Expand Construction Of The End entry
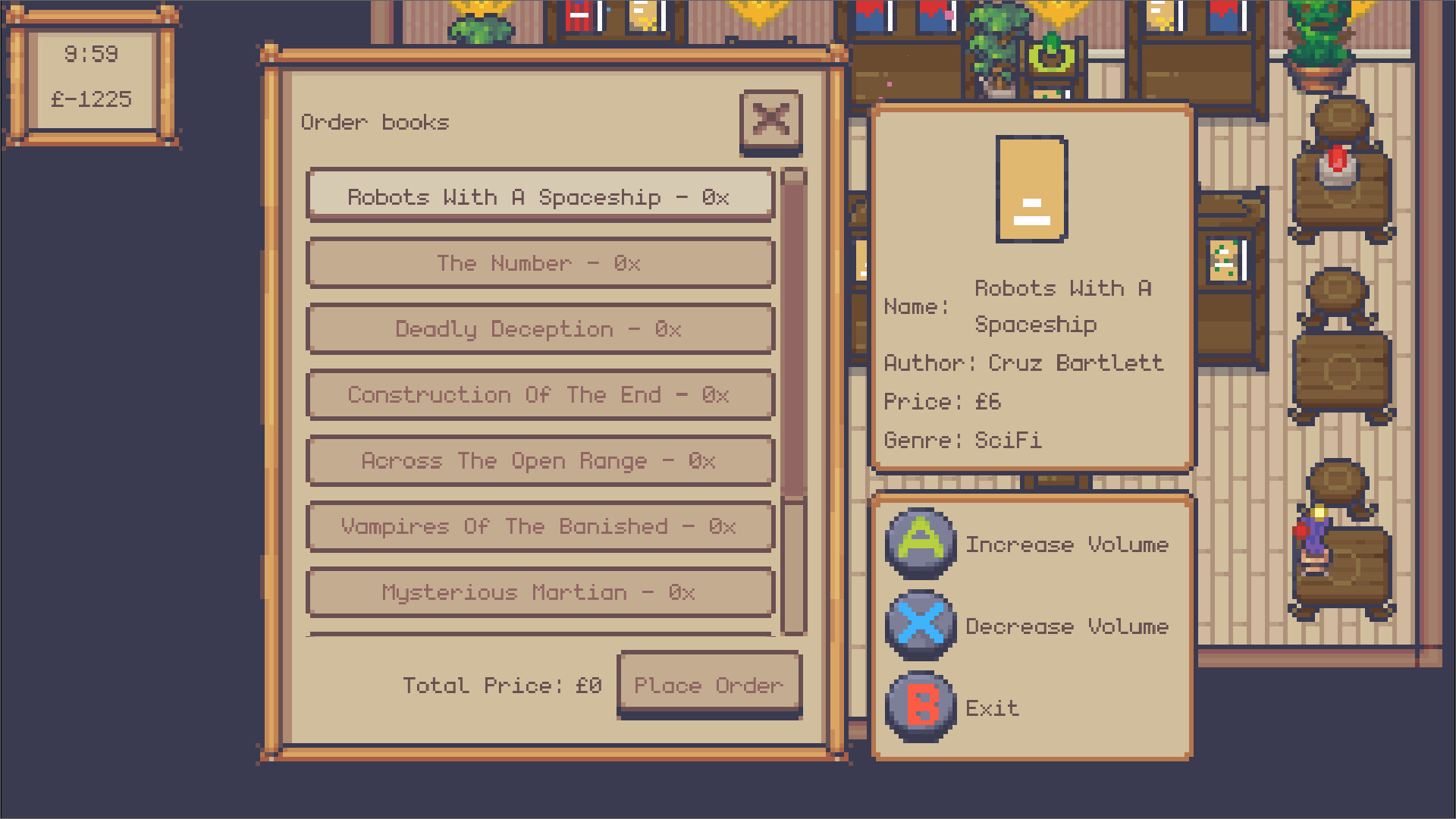Screen dimensions: 1456x819 point(538,394)
